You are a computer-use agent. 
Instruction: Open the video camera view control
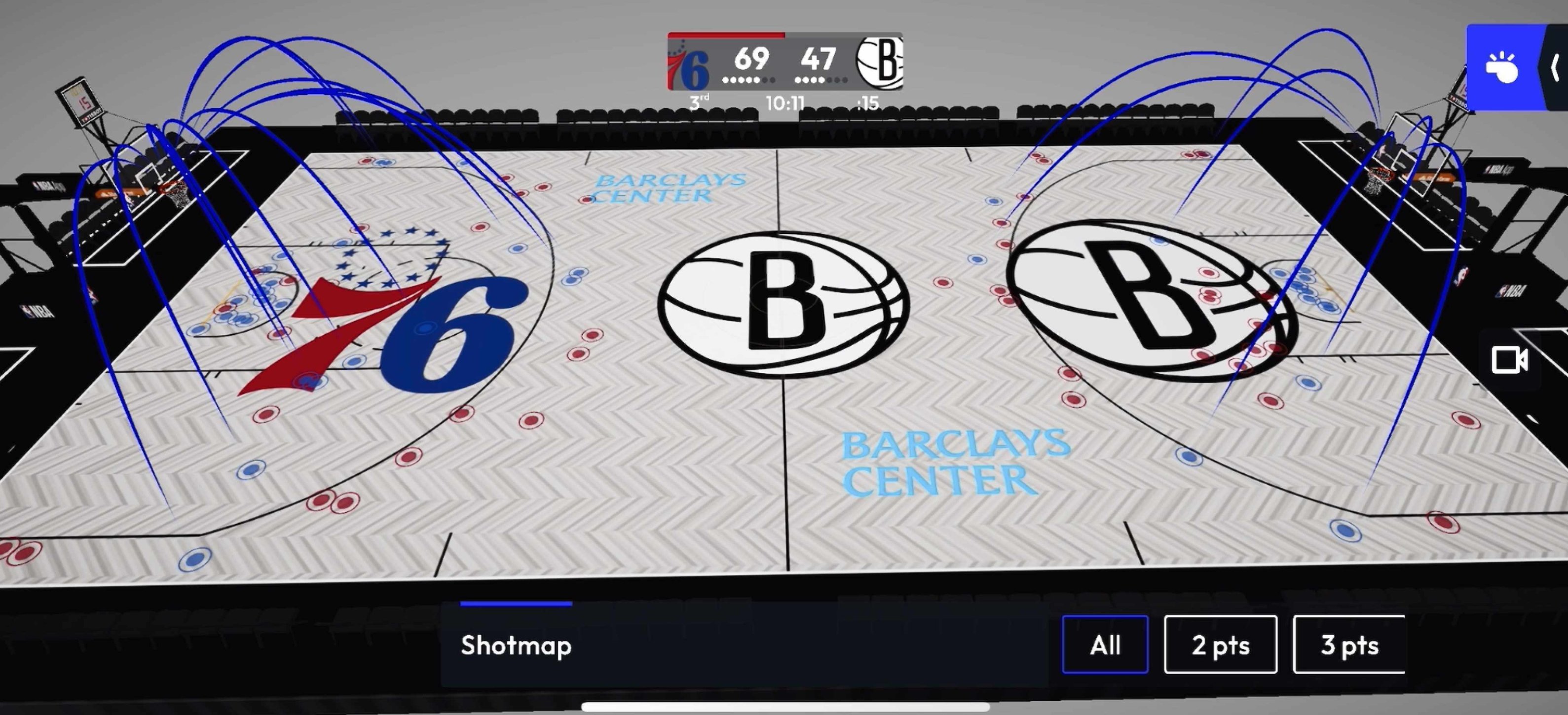coord(1509,359)
